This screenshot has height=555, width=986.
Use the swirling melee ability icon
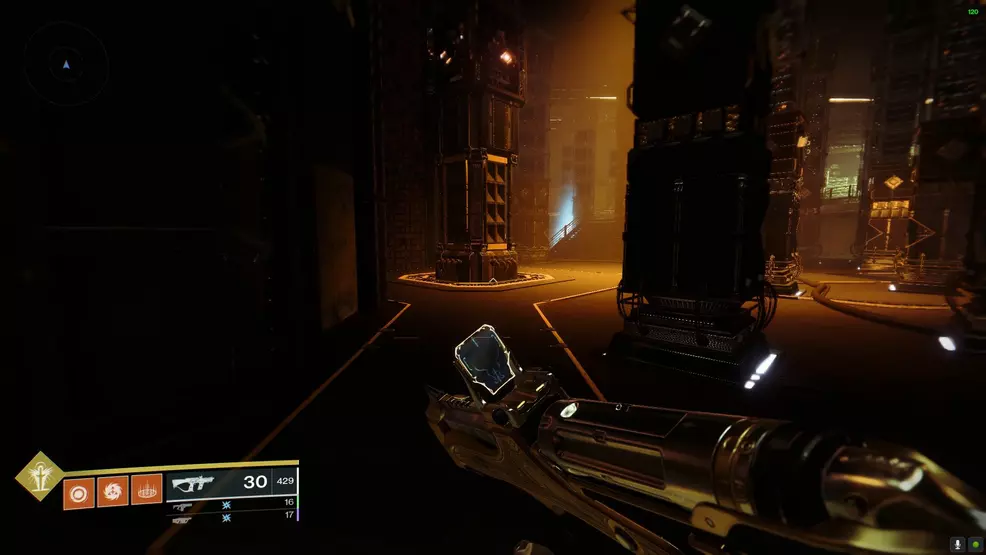[x=112, y=492]
